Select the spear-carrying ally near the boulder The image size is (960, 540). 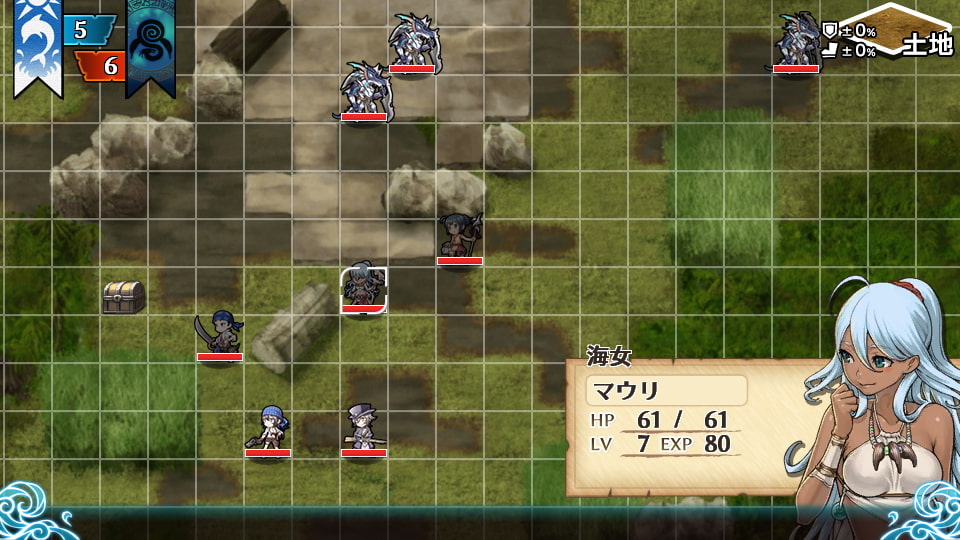tap(460, 238)
